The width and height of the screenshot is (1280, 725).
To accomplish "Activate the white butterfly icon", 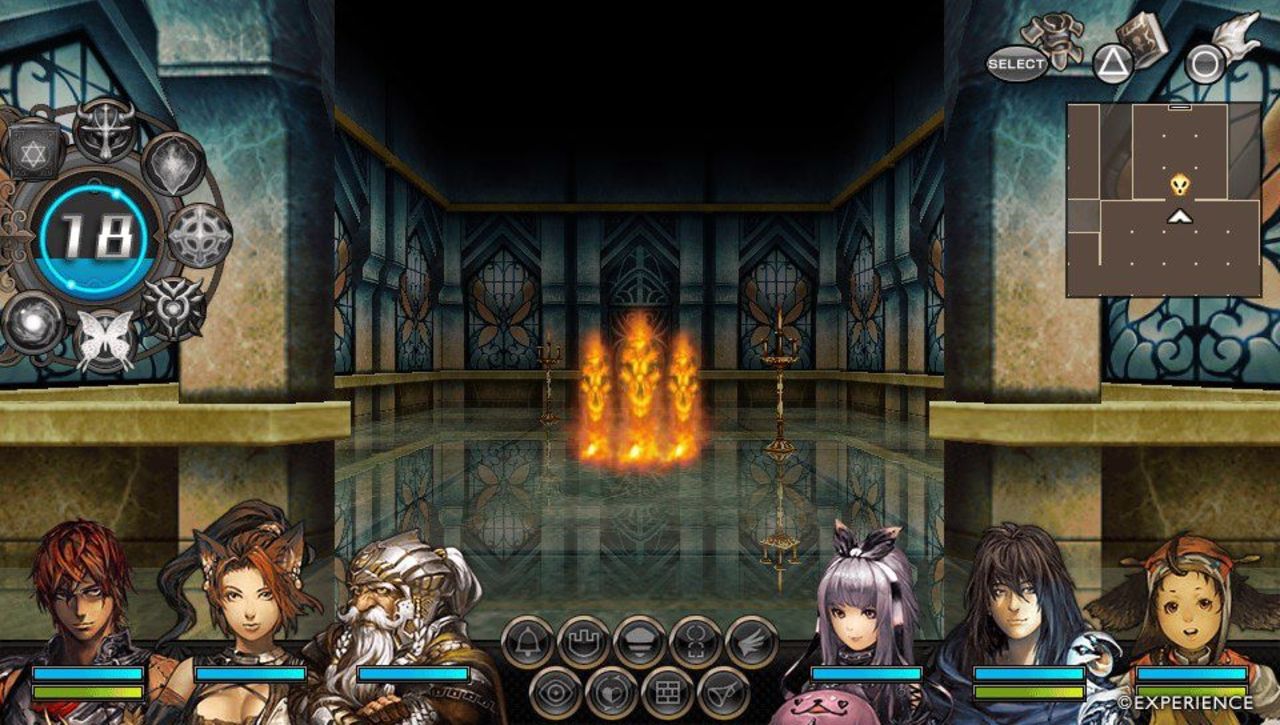I will coord(105,340).
